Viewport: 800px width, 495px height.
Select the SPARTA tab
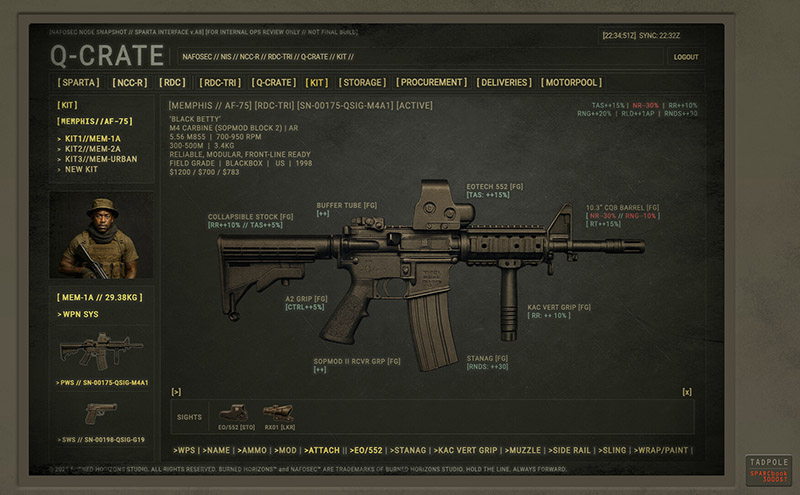tap(79, 82)
